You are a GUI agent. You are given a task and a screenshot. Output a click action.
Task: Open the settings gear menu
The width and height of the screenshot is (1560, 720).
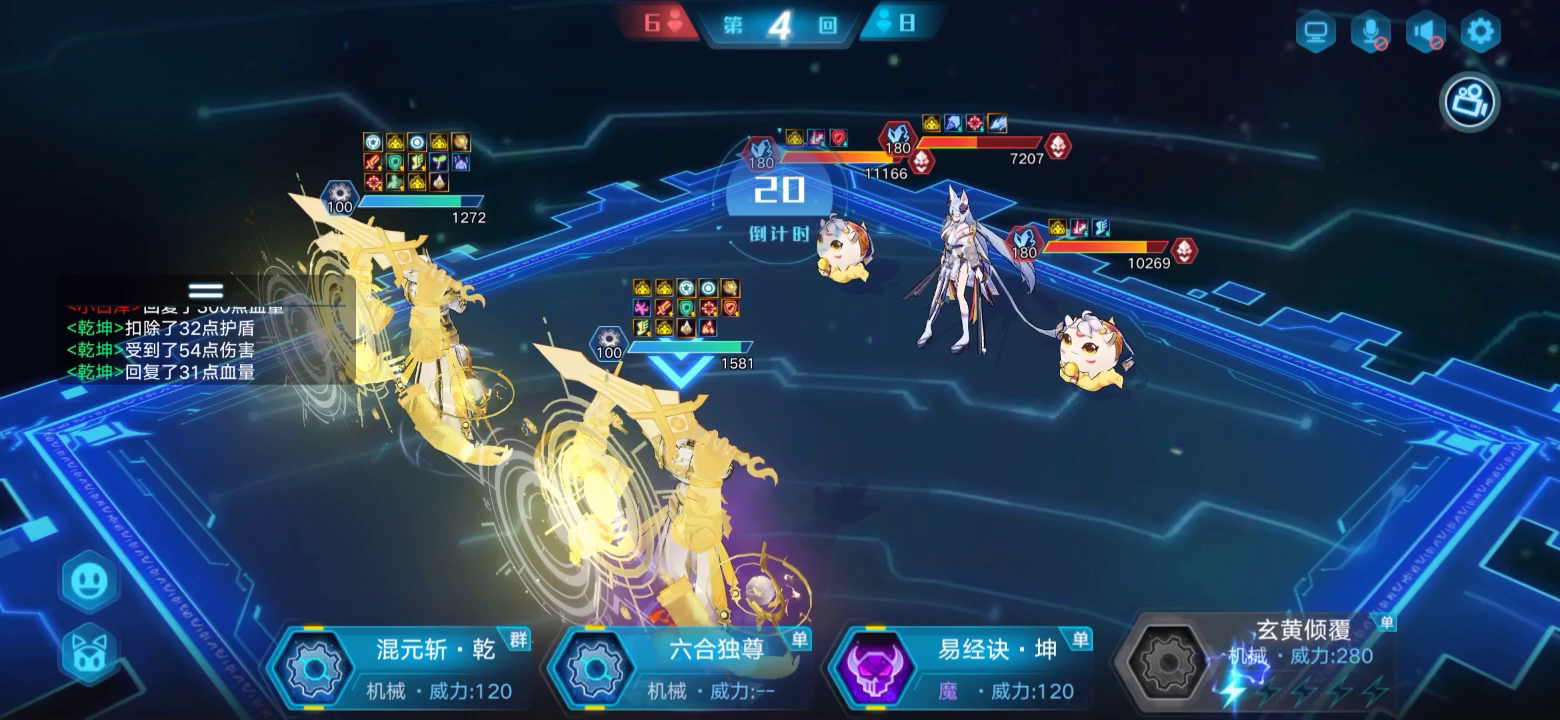click(x=1478, y=31)
